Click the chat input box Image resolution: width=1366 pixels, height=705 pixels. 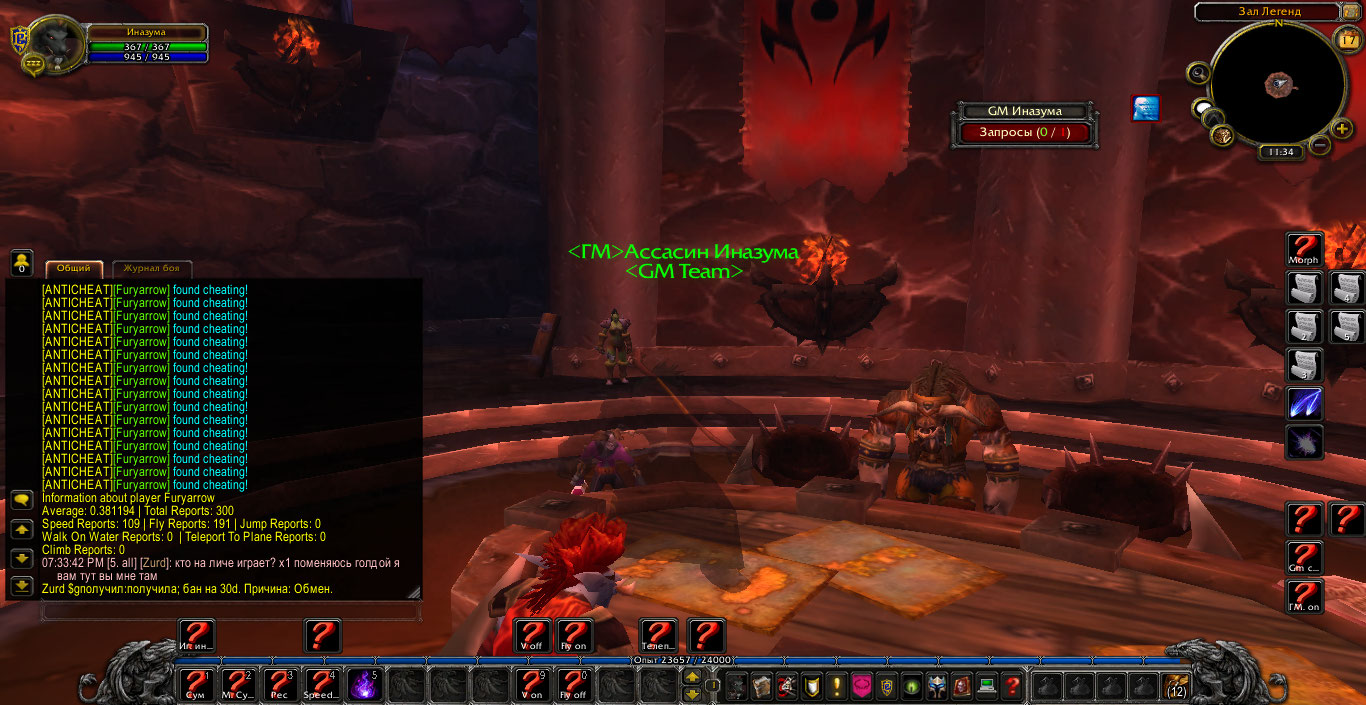(230, 611)
